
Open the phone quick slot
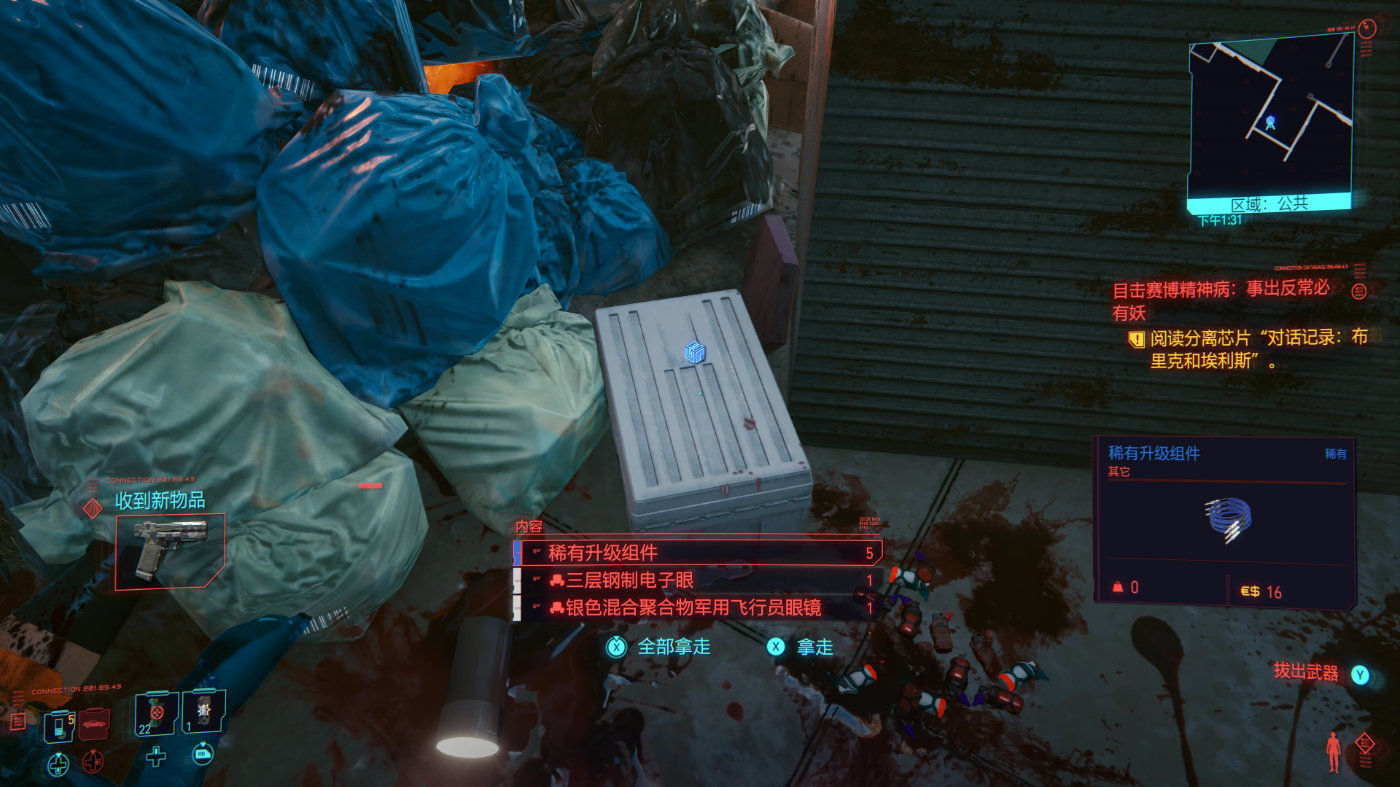(x=59, y=722)
